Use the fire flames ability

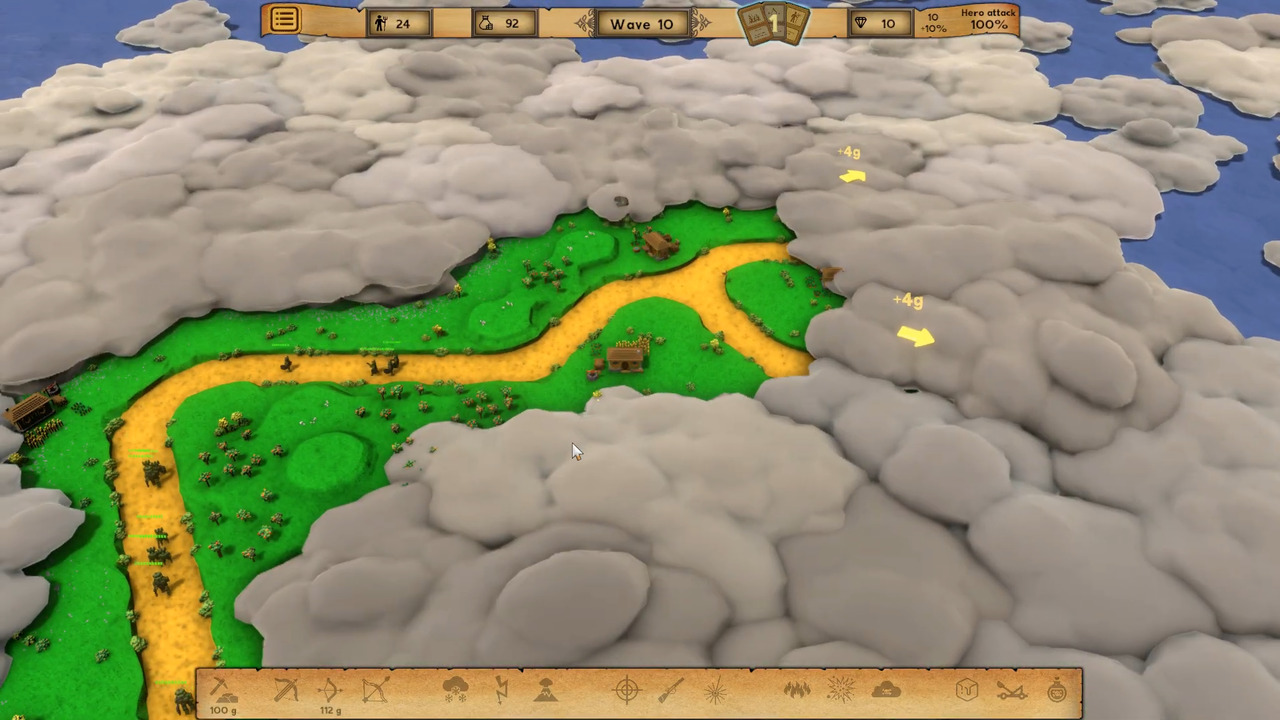(x=797, y=689)
